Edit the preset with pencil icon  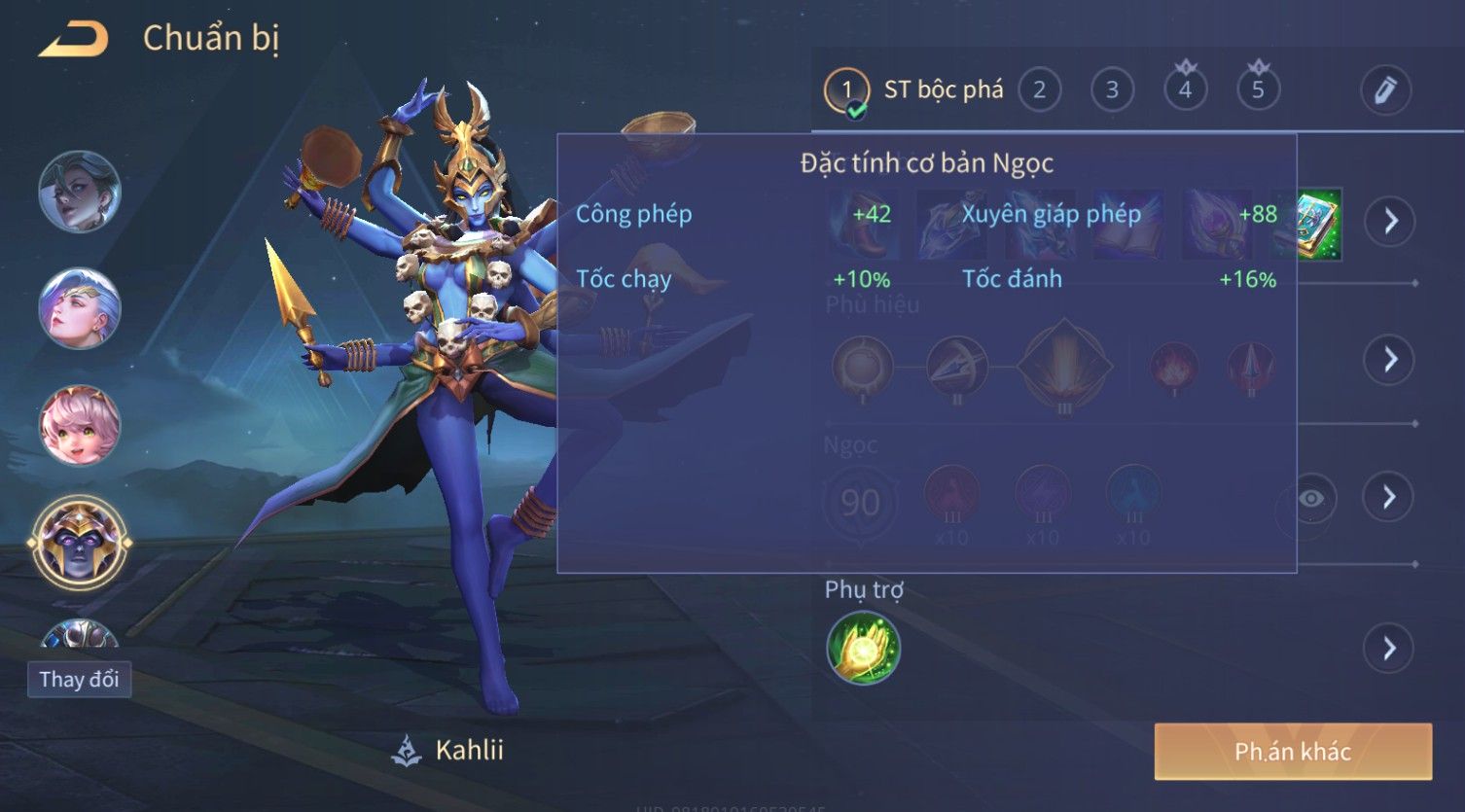1385,90
